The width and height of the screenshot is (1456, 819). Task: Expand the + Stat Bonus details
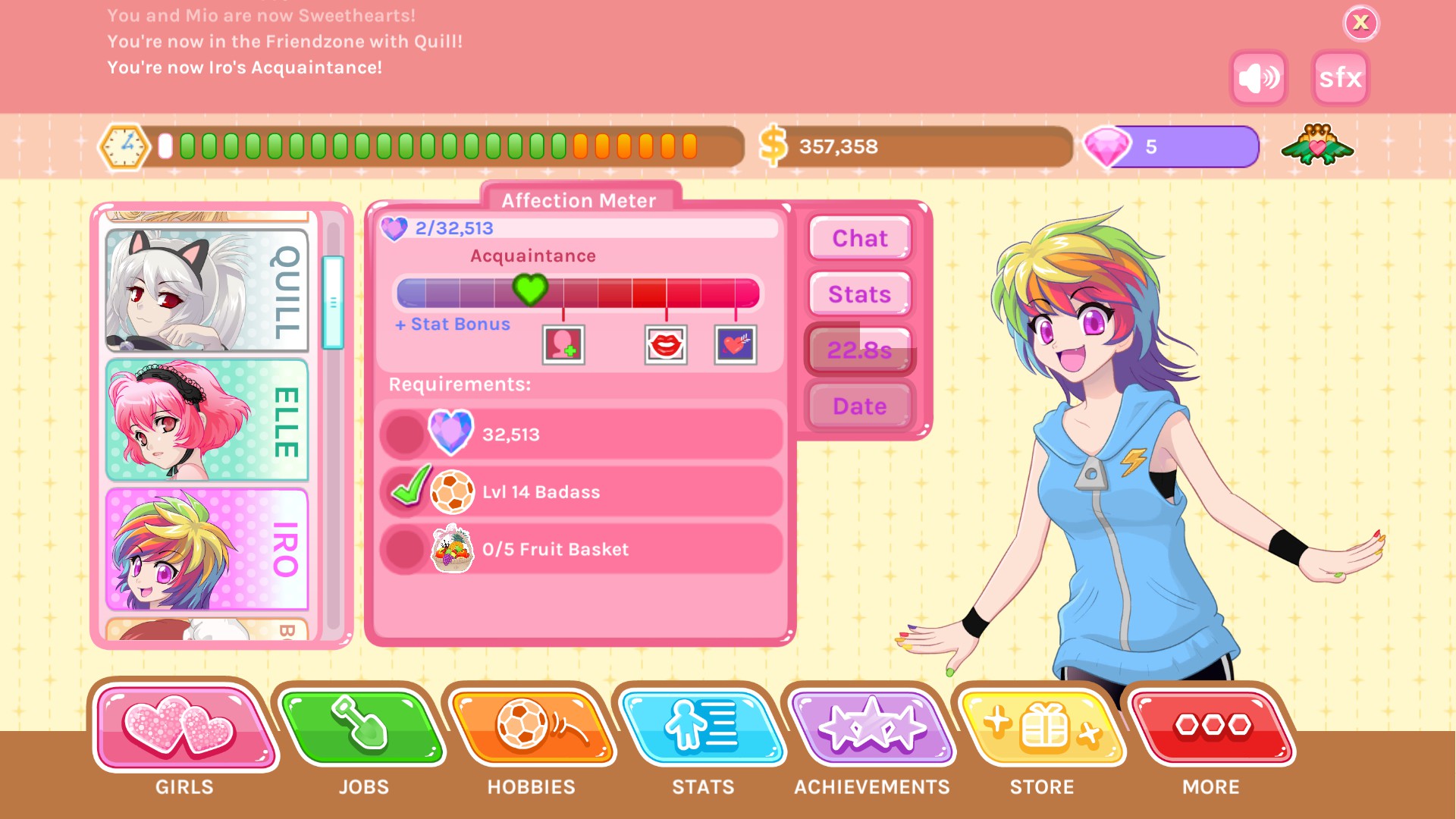pyautogui.click(x=450, y=324)
